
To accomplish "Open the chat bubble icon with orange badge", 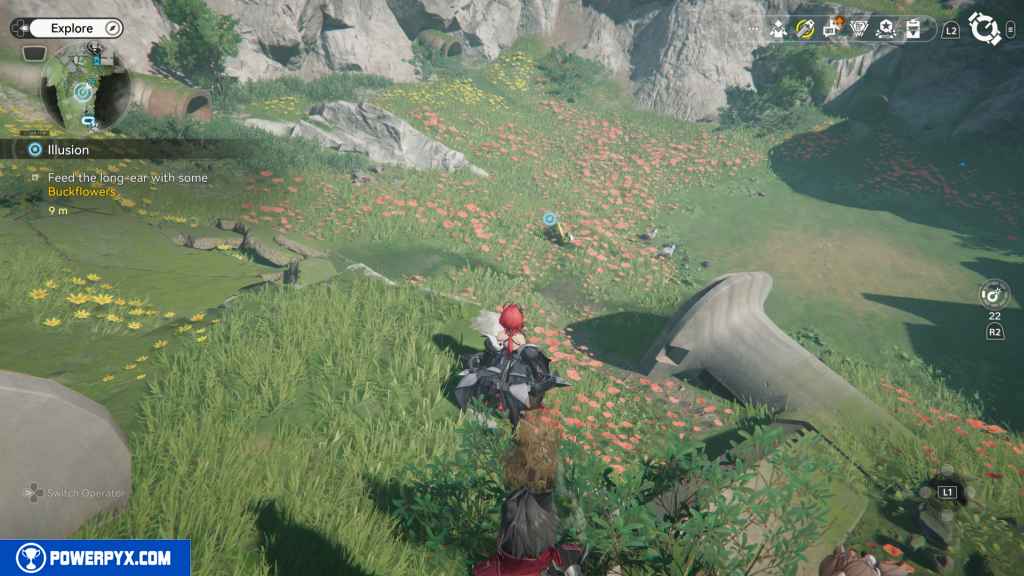I will [832, 28].
